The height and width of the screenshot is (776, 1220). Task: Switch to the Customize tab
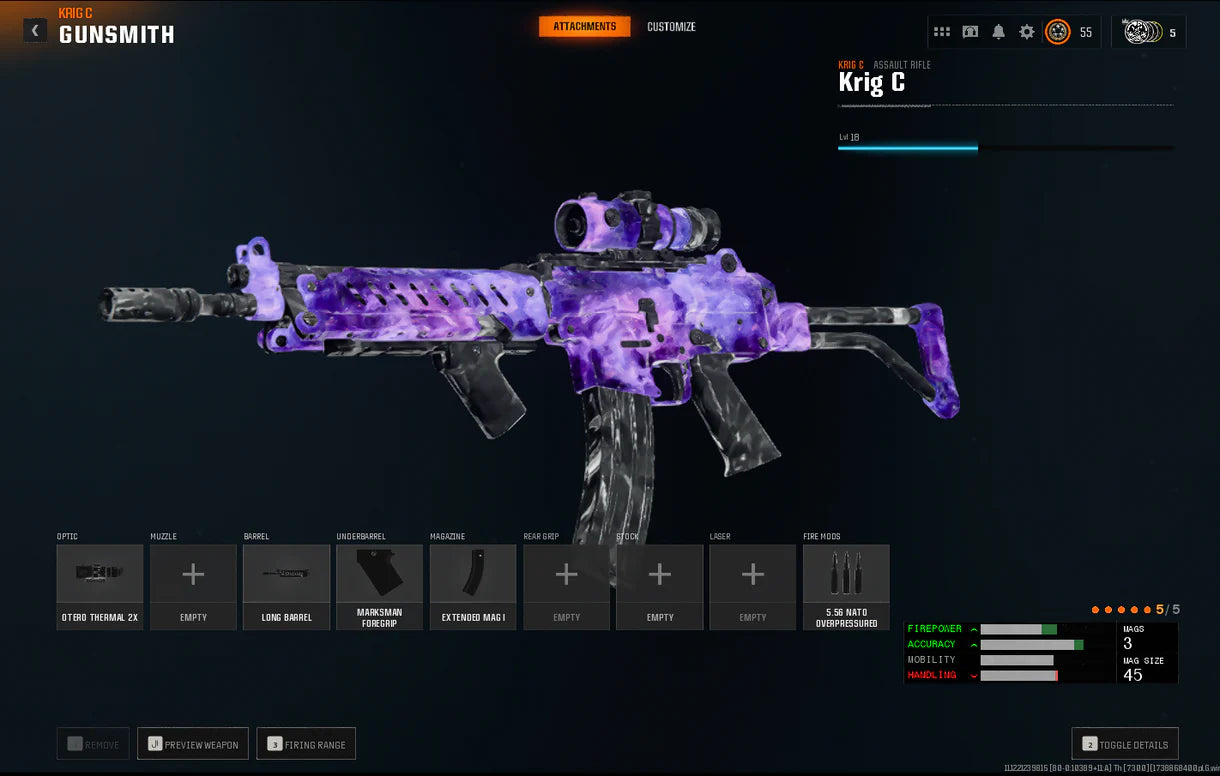(x=671, y=27)
